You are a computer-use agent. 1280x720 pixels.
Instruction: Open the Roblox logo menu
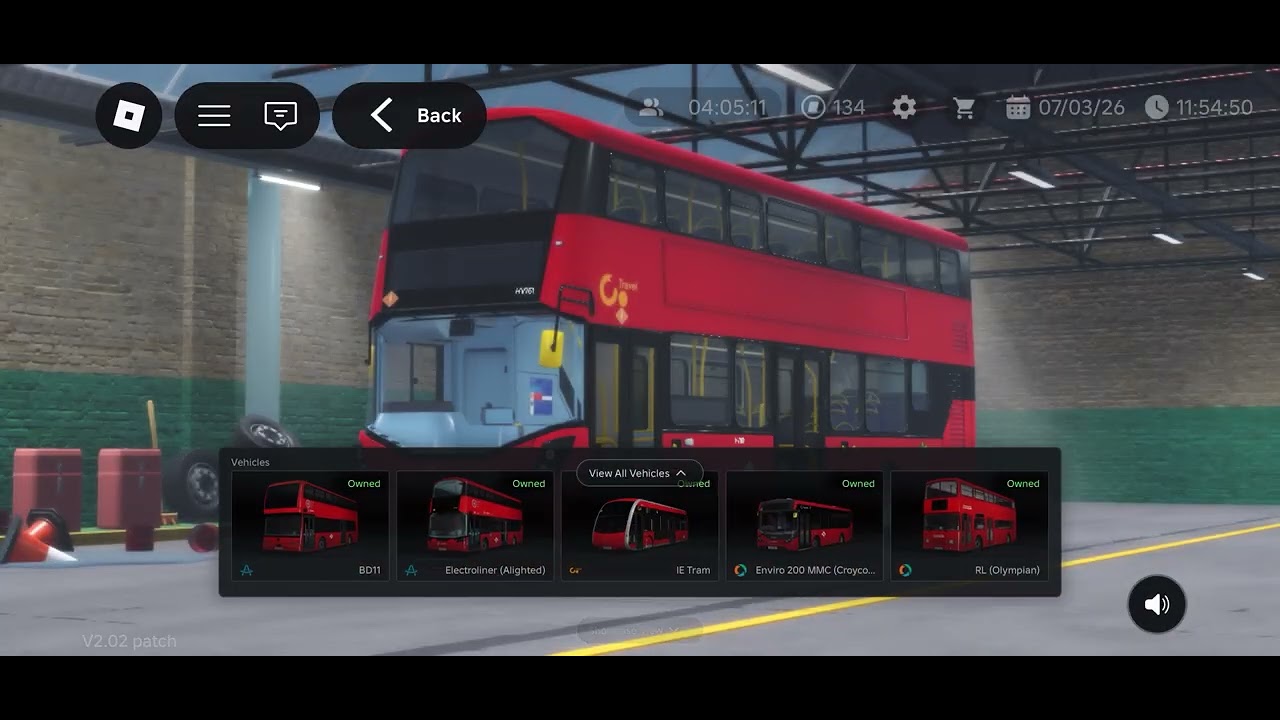[129, 116]
